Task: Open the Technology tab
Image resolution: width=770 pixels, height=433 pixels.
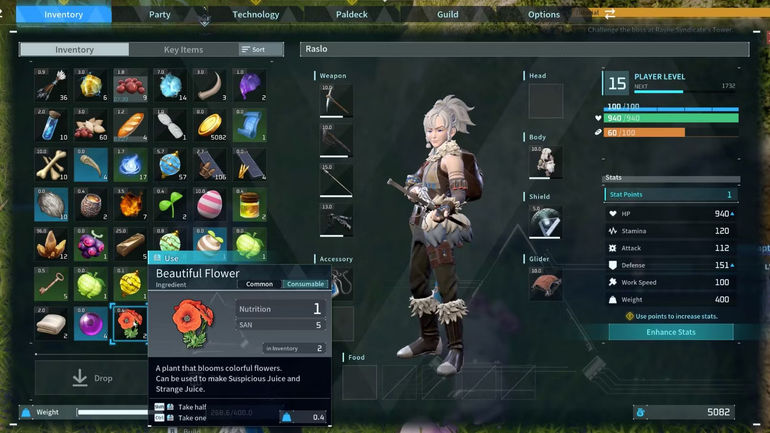Action: pyautogui.click(x=256, y=14)
